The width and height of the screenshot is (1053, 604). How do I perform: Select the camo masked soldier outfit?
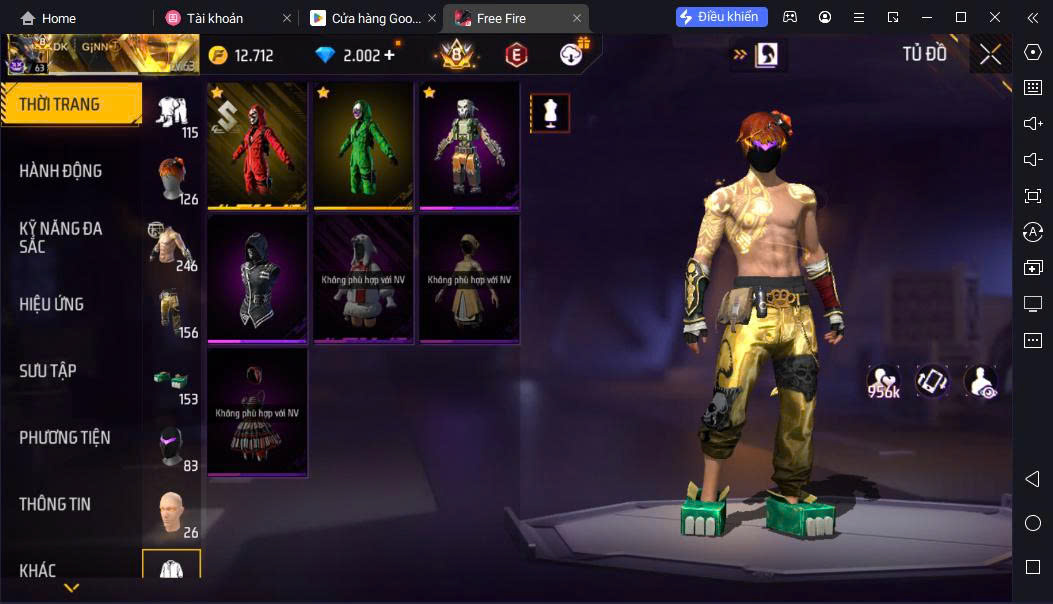click(469, 145)
